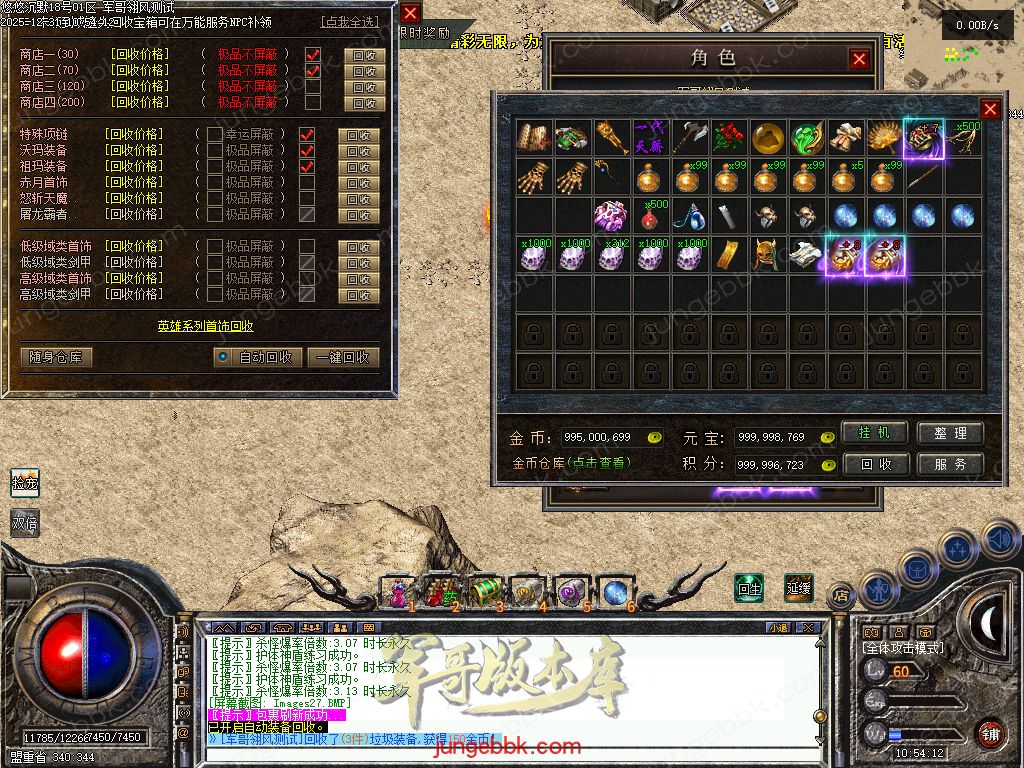Open the 随身仓库 portable warehouse
Screen dimensions: 1024x768
point(56,357)
